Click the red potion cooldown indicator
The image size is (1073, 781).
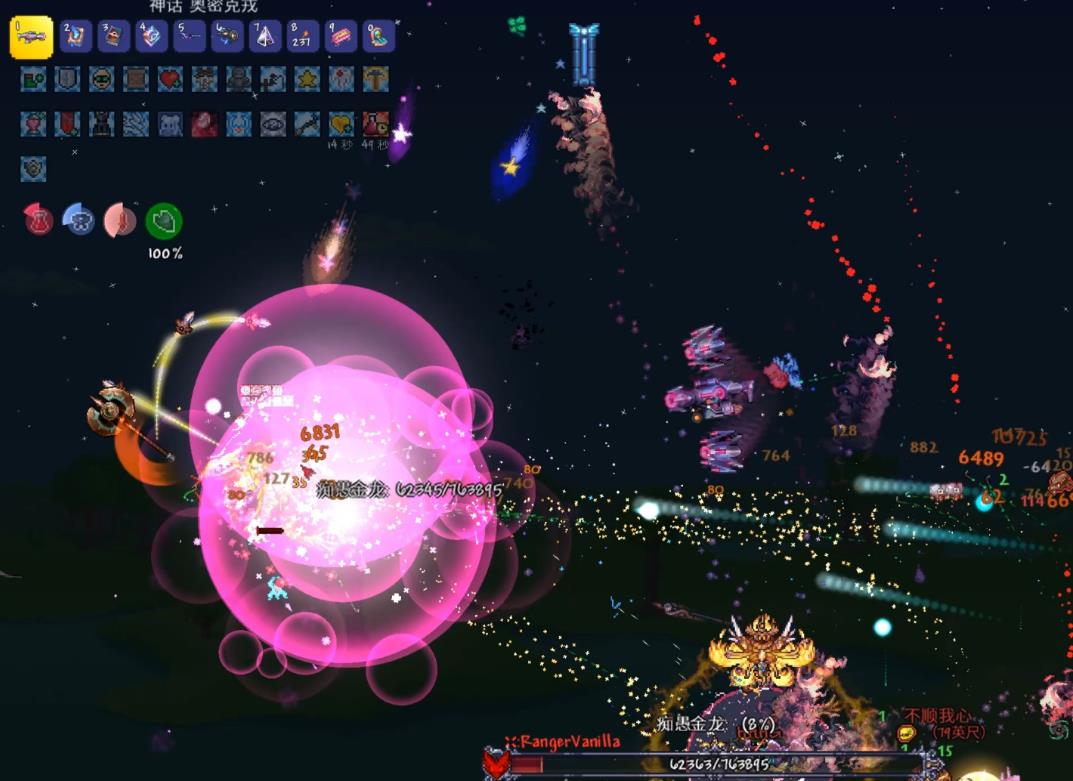click(39, 220)
